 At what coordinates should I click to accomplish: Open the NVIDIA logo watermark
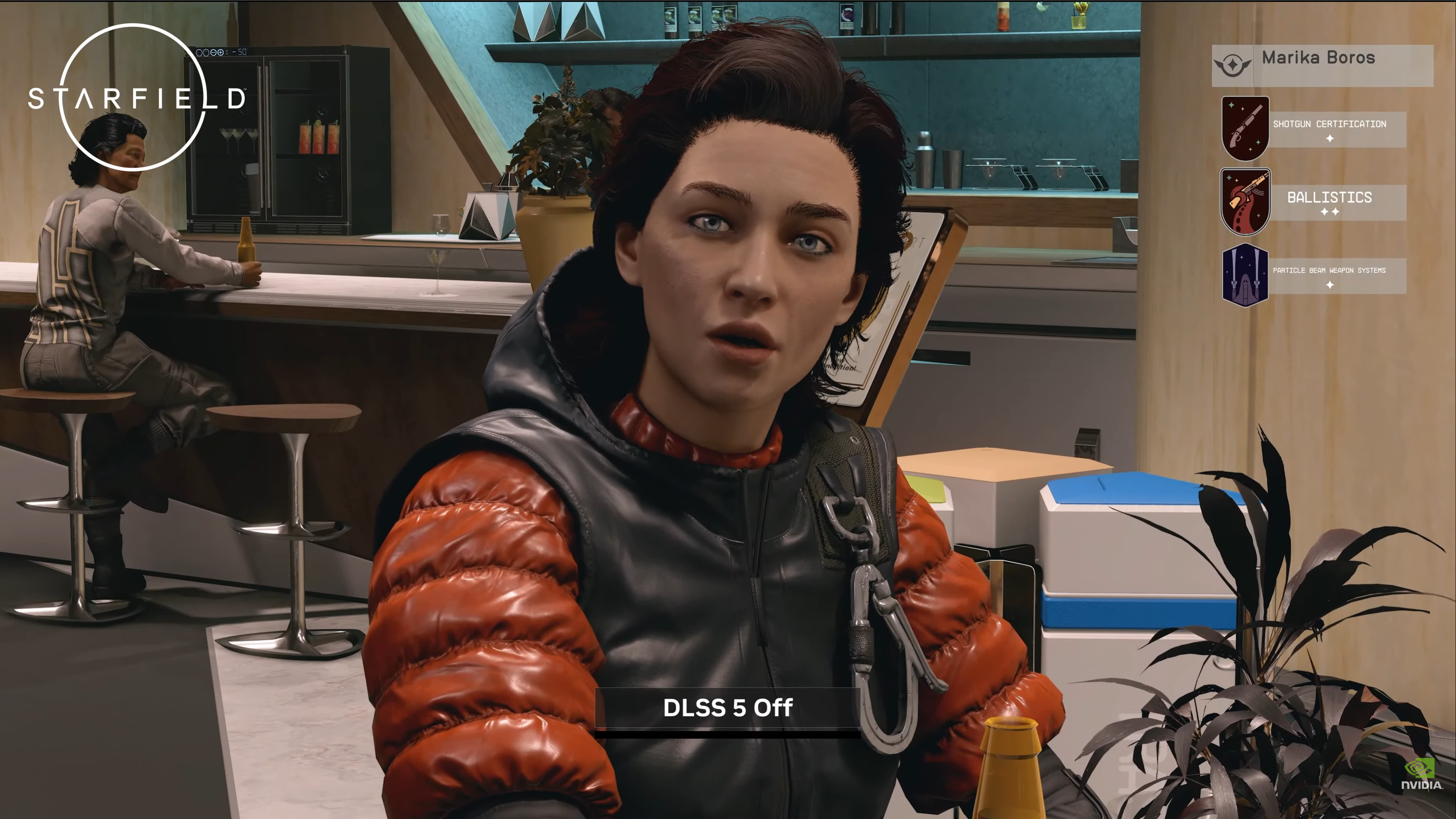[x=1421, y=775]
